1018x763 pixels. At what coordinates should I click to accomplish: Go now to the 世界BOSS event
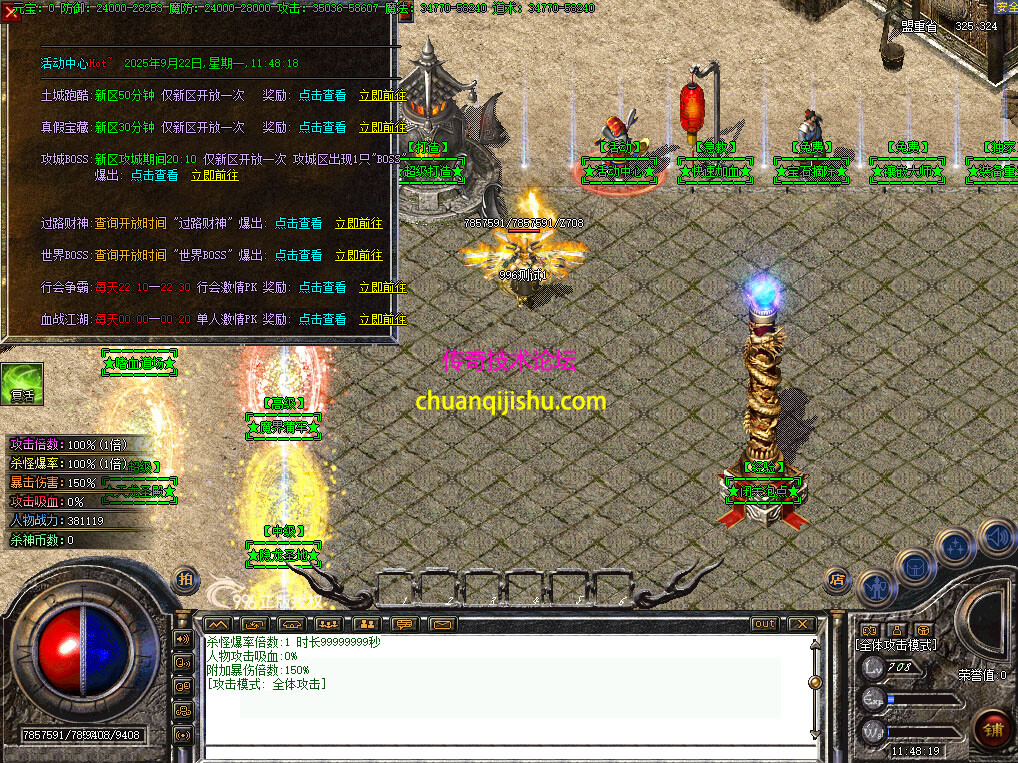(x=358, y=256)
